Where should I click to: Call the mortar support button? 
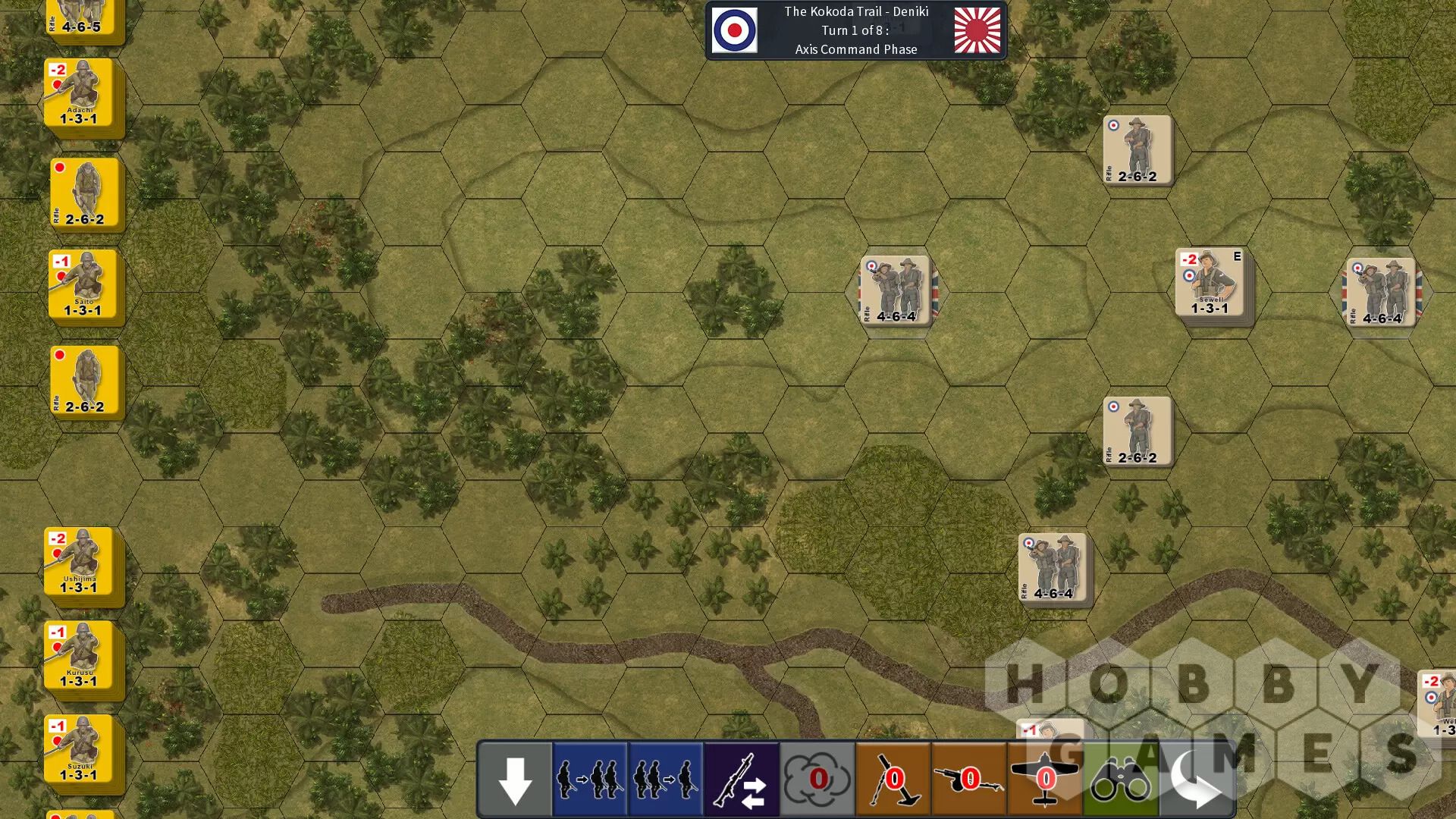click(893, 780)
